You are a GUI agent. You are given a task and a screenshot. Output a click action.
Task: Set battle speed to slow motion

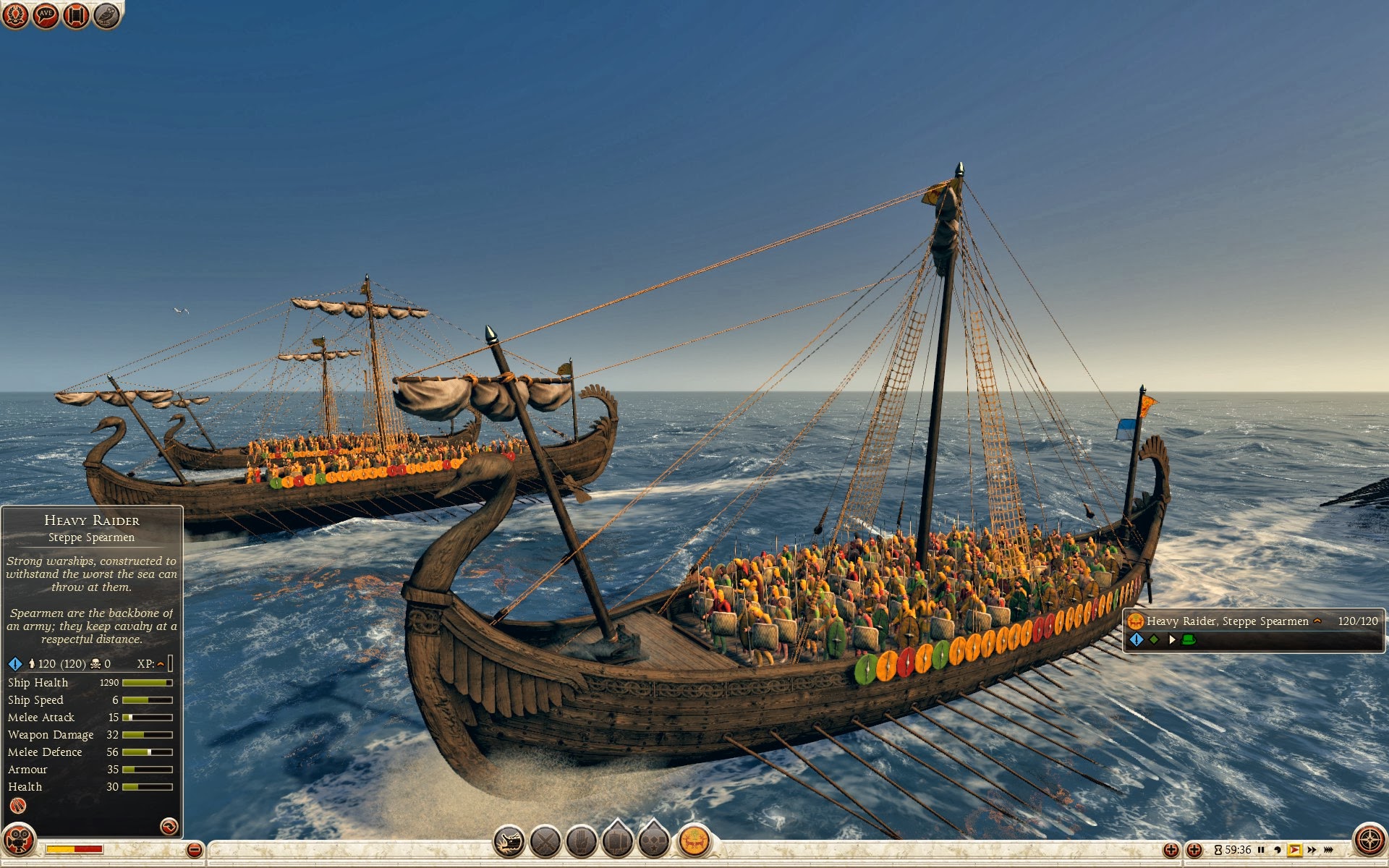pos(1277,850)
